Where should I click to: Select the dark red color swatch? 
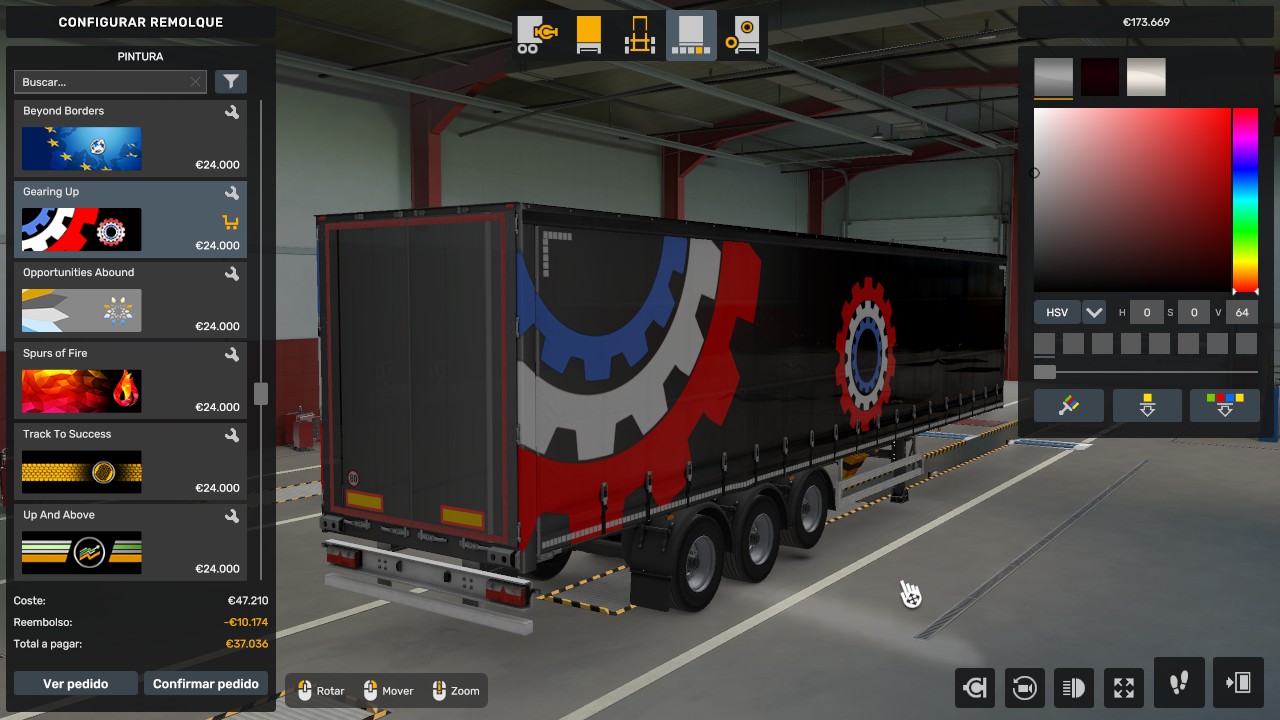click(1099, 77)
